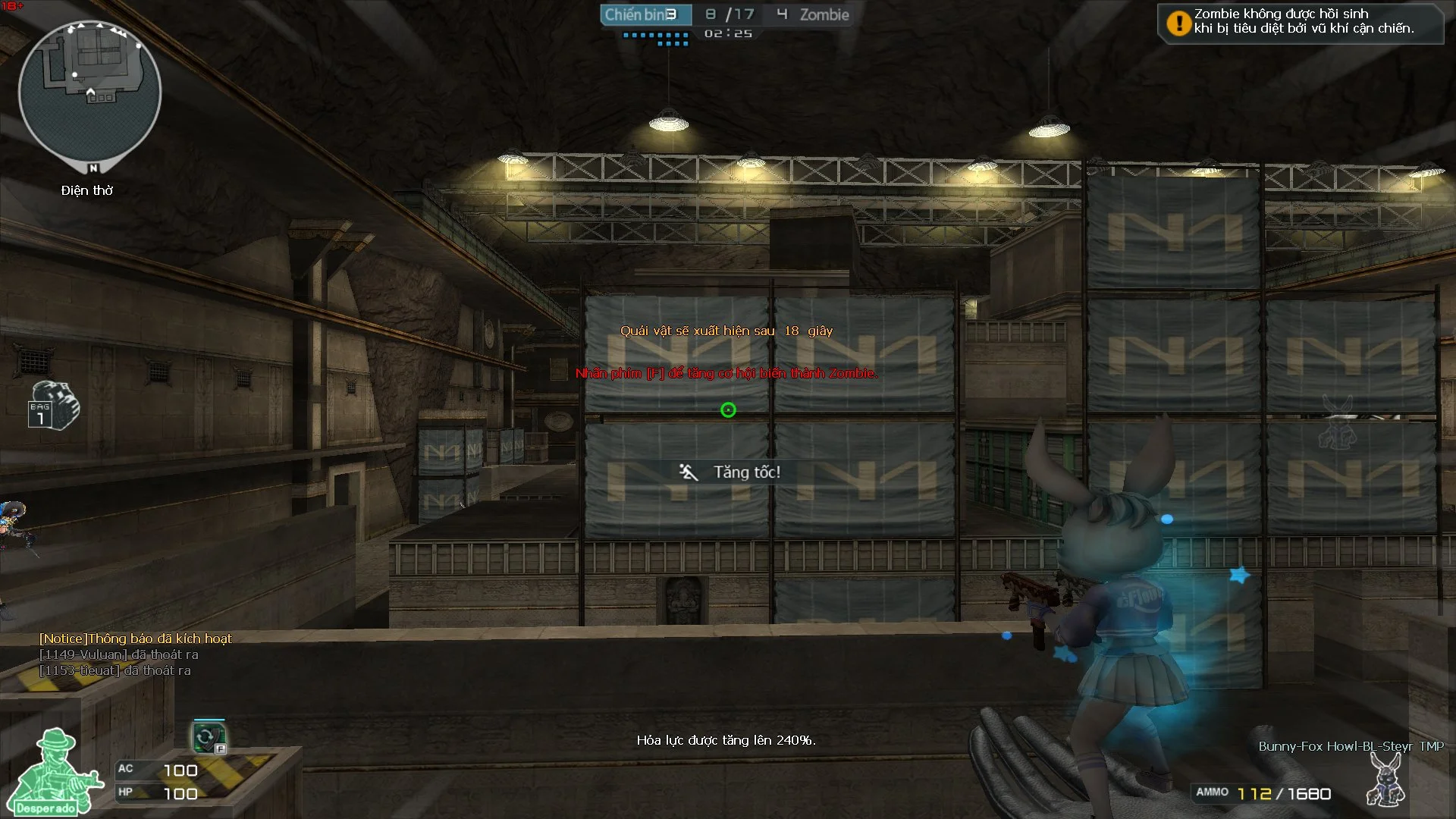Select the bunny weapon icon near ammo

tap(1385, 780)
